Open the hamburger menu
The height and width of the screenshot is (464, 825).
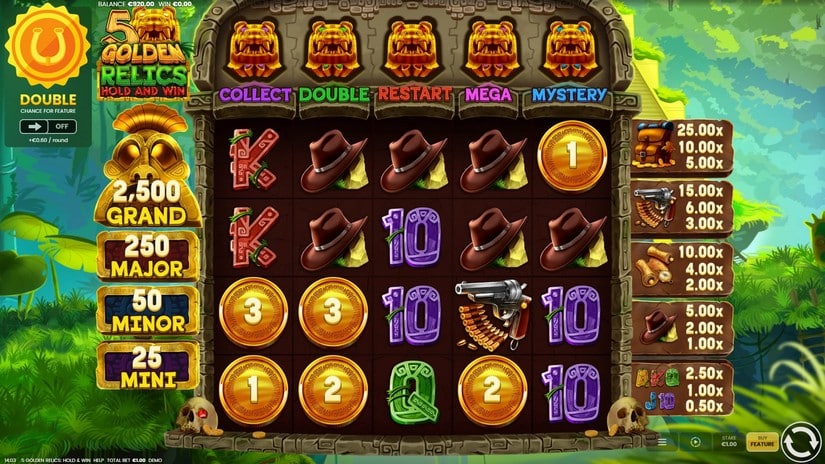coord(662,441)
